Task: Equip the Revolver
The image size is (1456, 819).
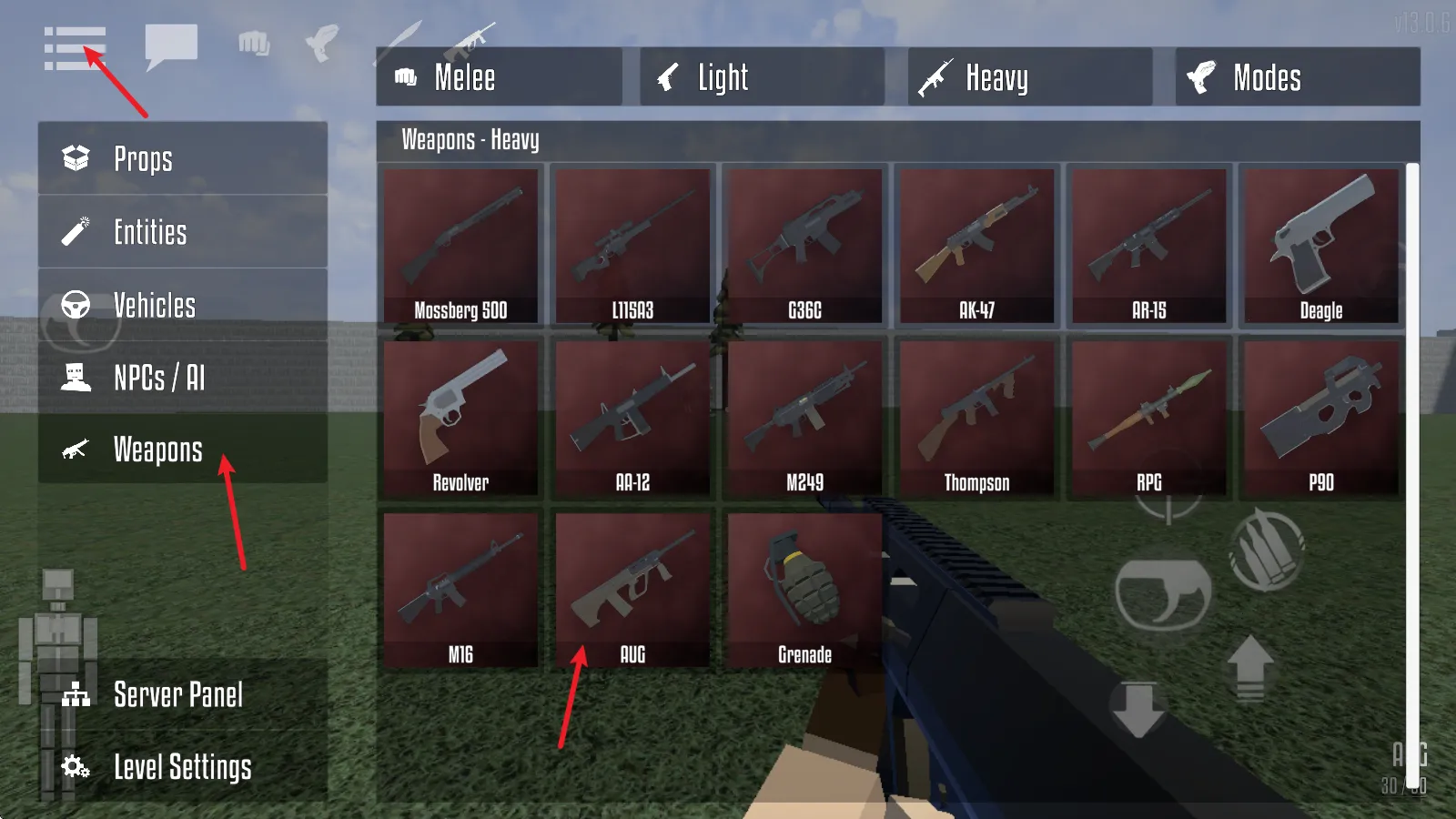Action: (460, 418)
